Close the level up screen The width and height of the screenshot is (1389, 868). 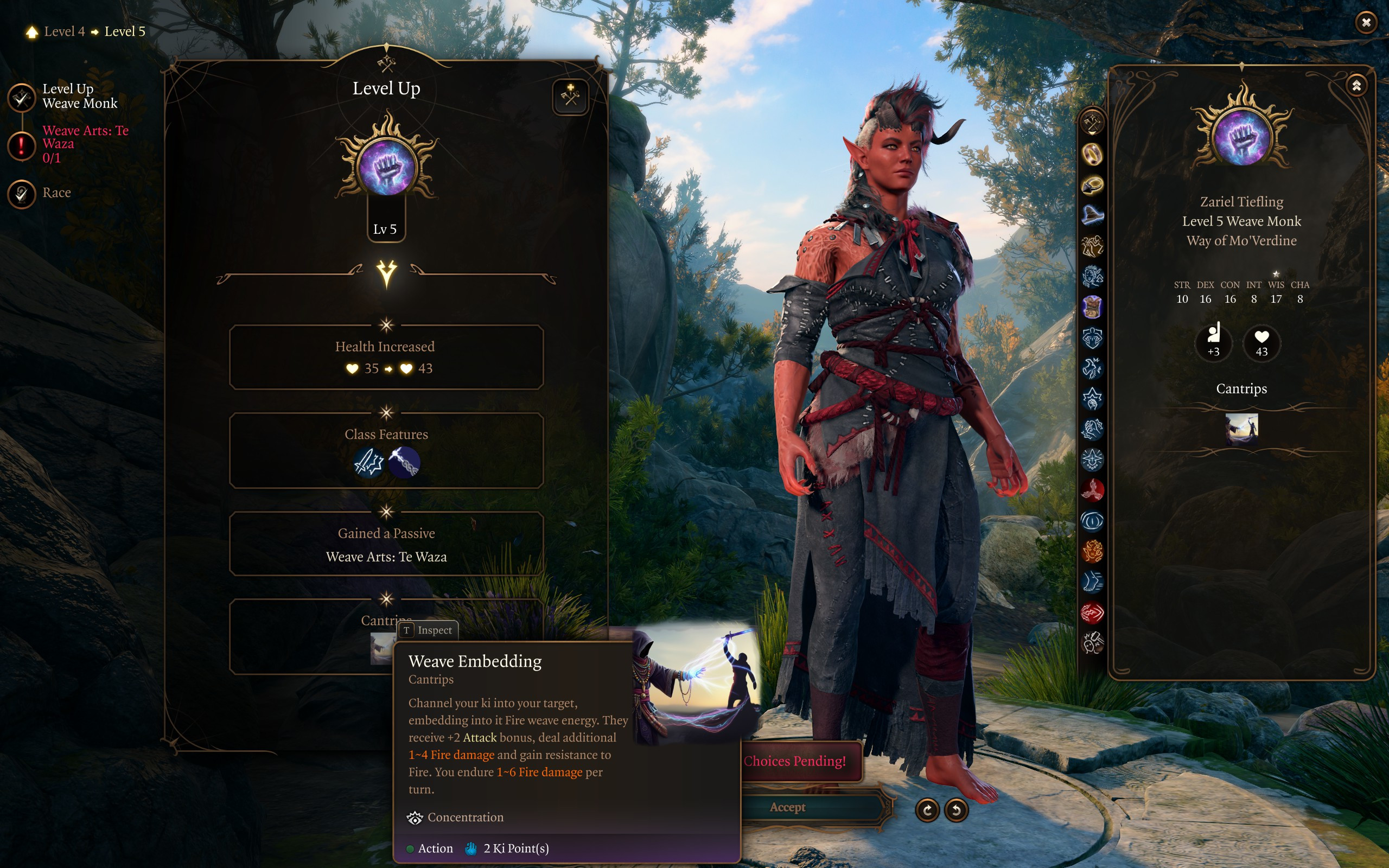pyautogui.click(x=1366, y=23)
